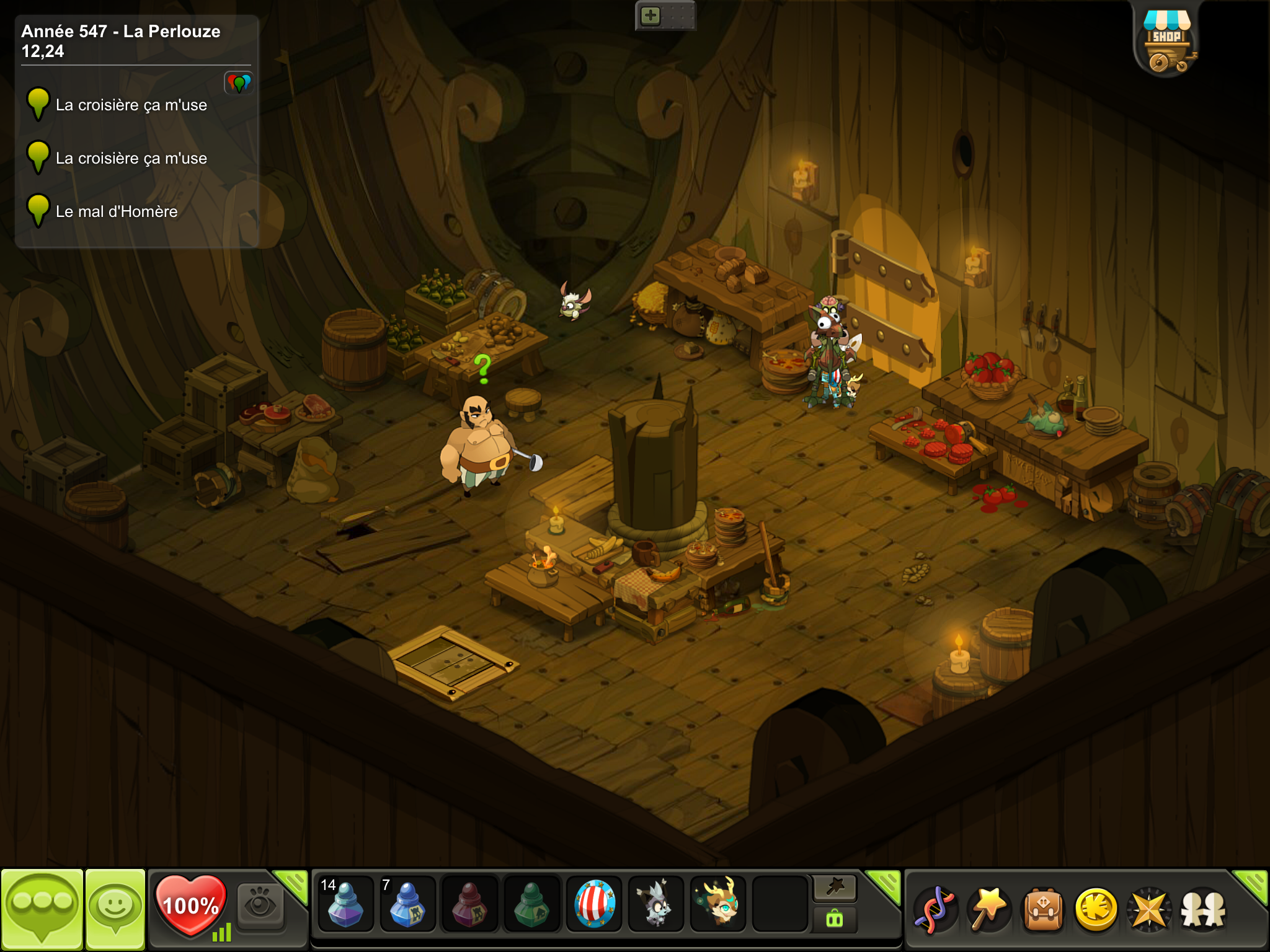1270x952 pixels.
Task: Select the antlered fawn pet slot
Action: pos(717,904)
